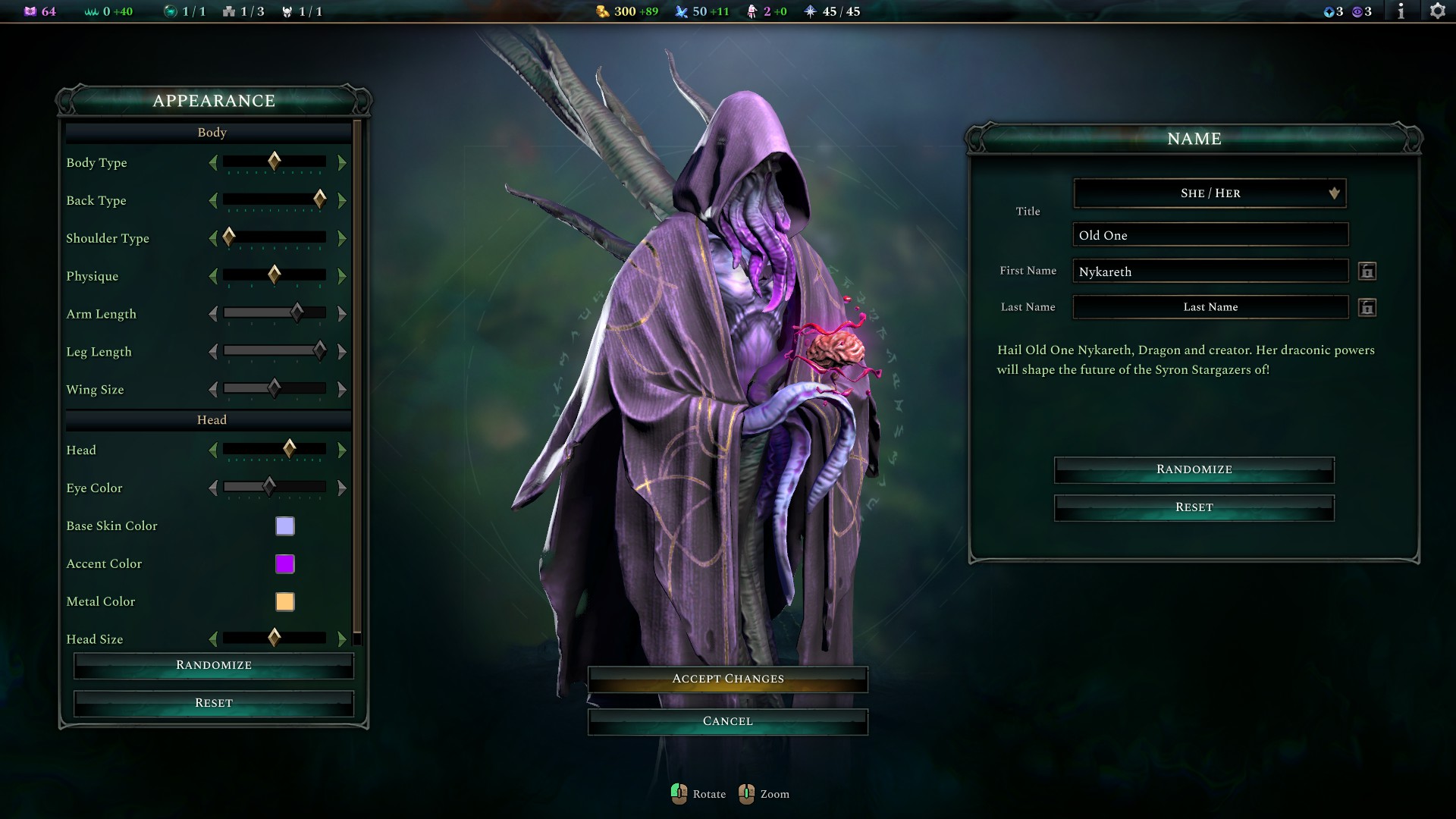
Task: Toggle the First Name lock icon
Action: click(1368, 271)
